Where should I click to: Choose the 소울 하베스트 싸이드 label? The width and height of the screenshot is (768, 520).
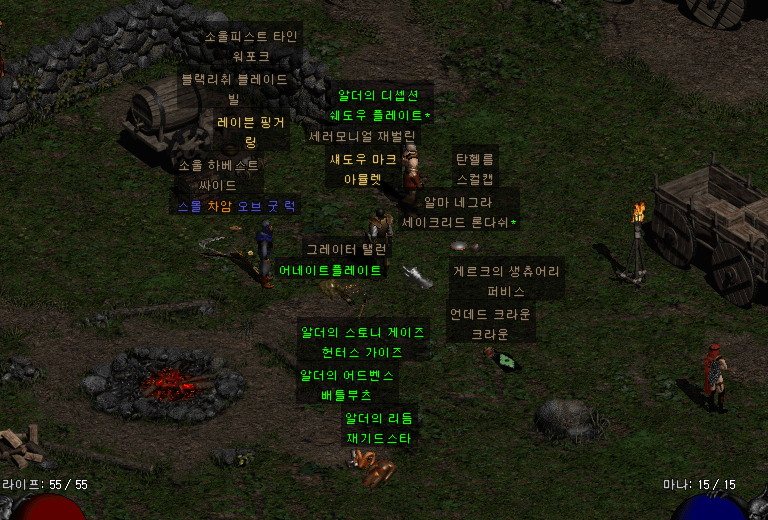tap(218, 175)
